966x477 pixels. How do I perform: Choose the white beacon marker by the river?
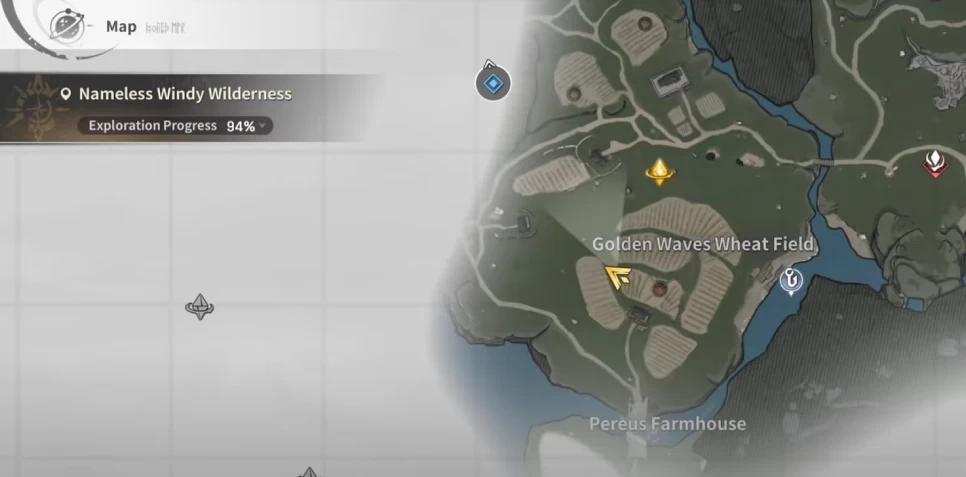[x=791, y=281]
